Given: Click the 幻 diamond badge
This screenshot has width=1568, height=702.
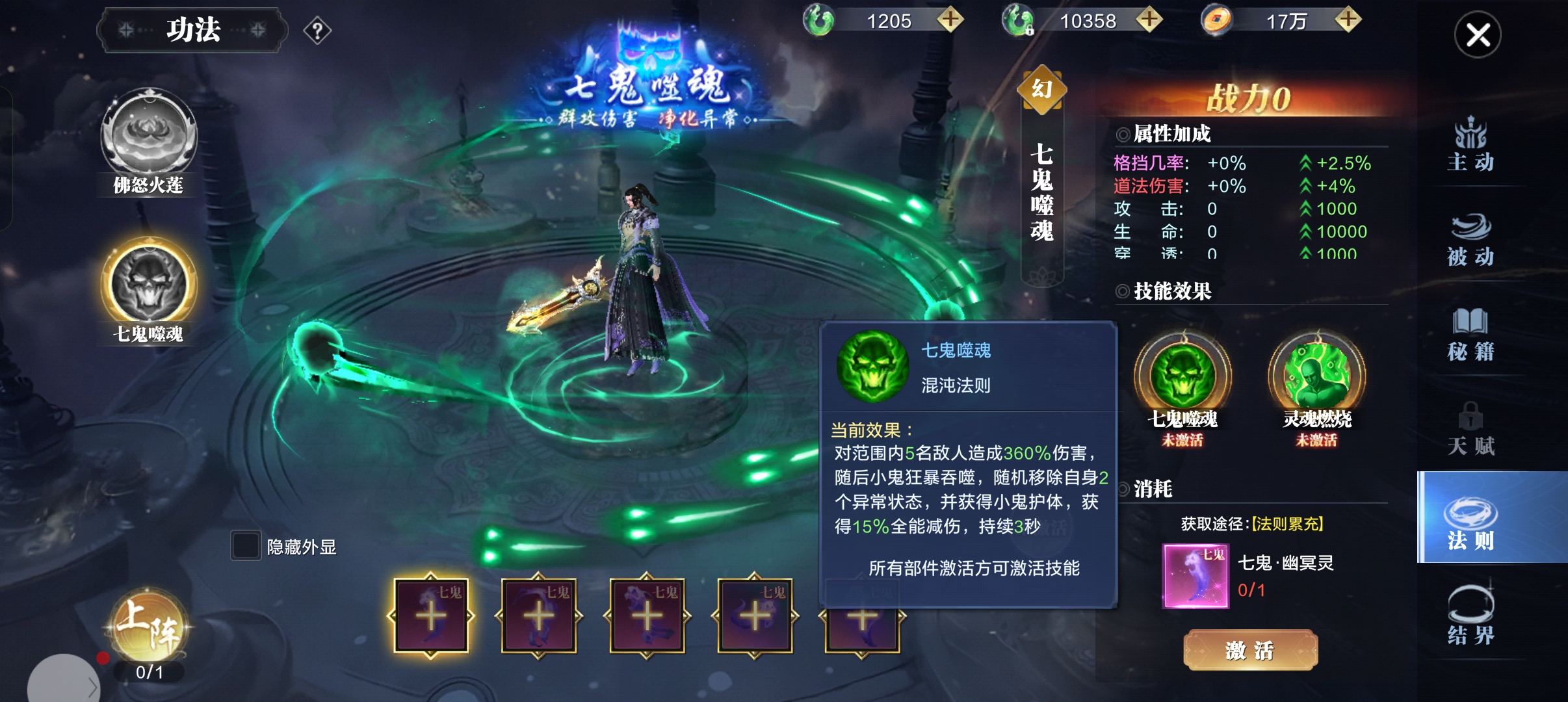Looking at the screenshot, I should [x=1042, y=90].
